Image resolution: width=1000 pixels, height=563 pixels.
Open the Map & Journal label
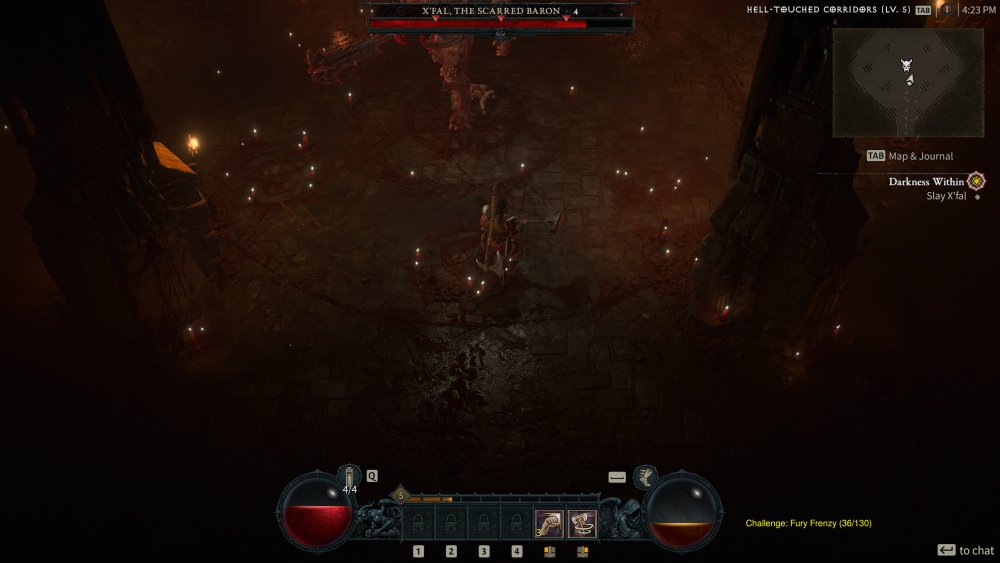[920, 156]
